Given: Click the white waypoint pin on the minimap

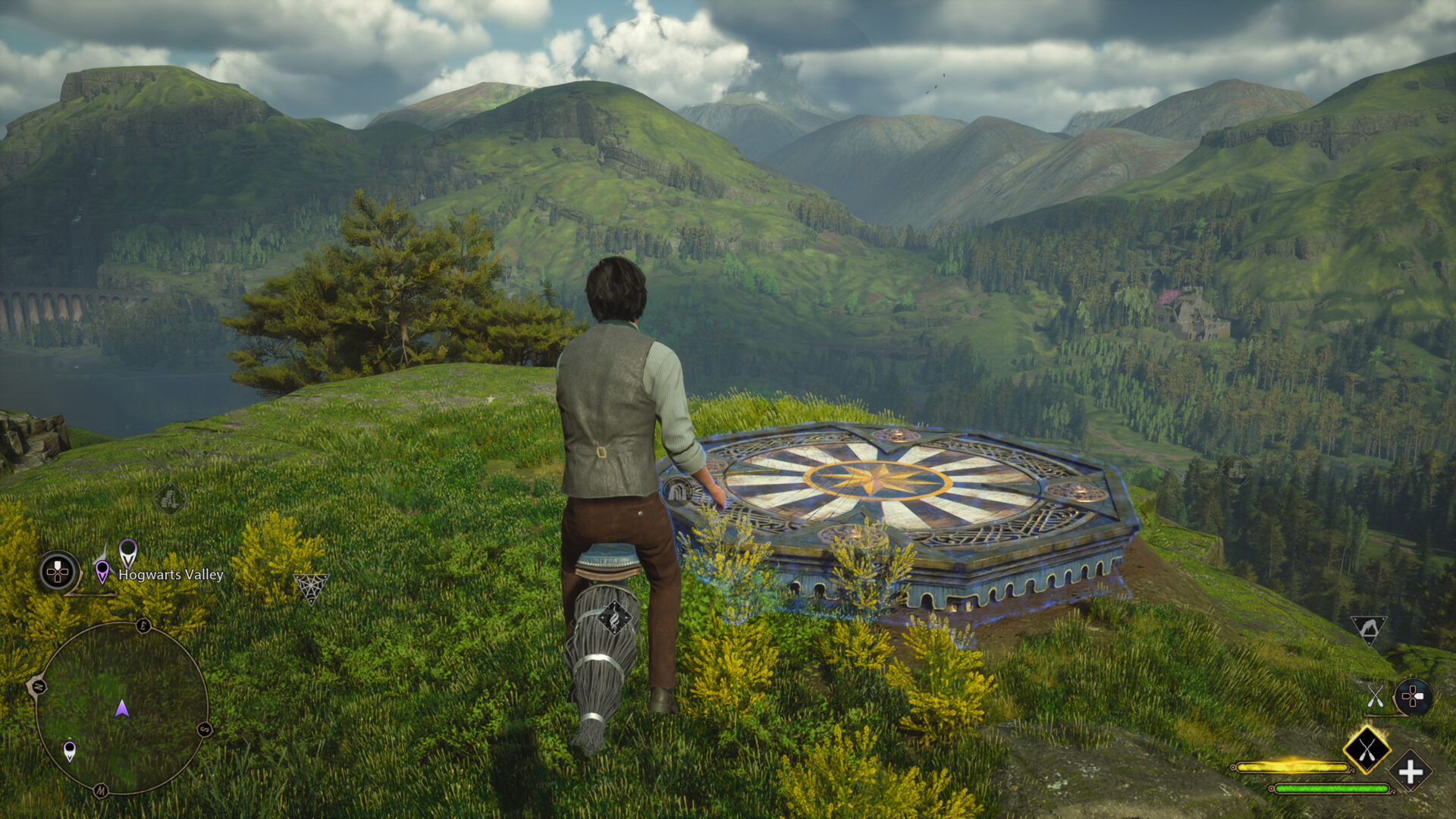Looking at the screenshot, I should coord(70,750).
